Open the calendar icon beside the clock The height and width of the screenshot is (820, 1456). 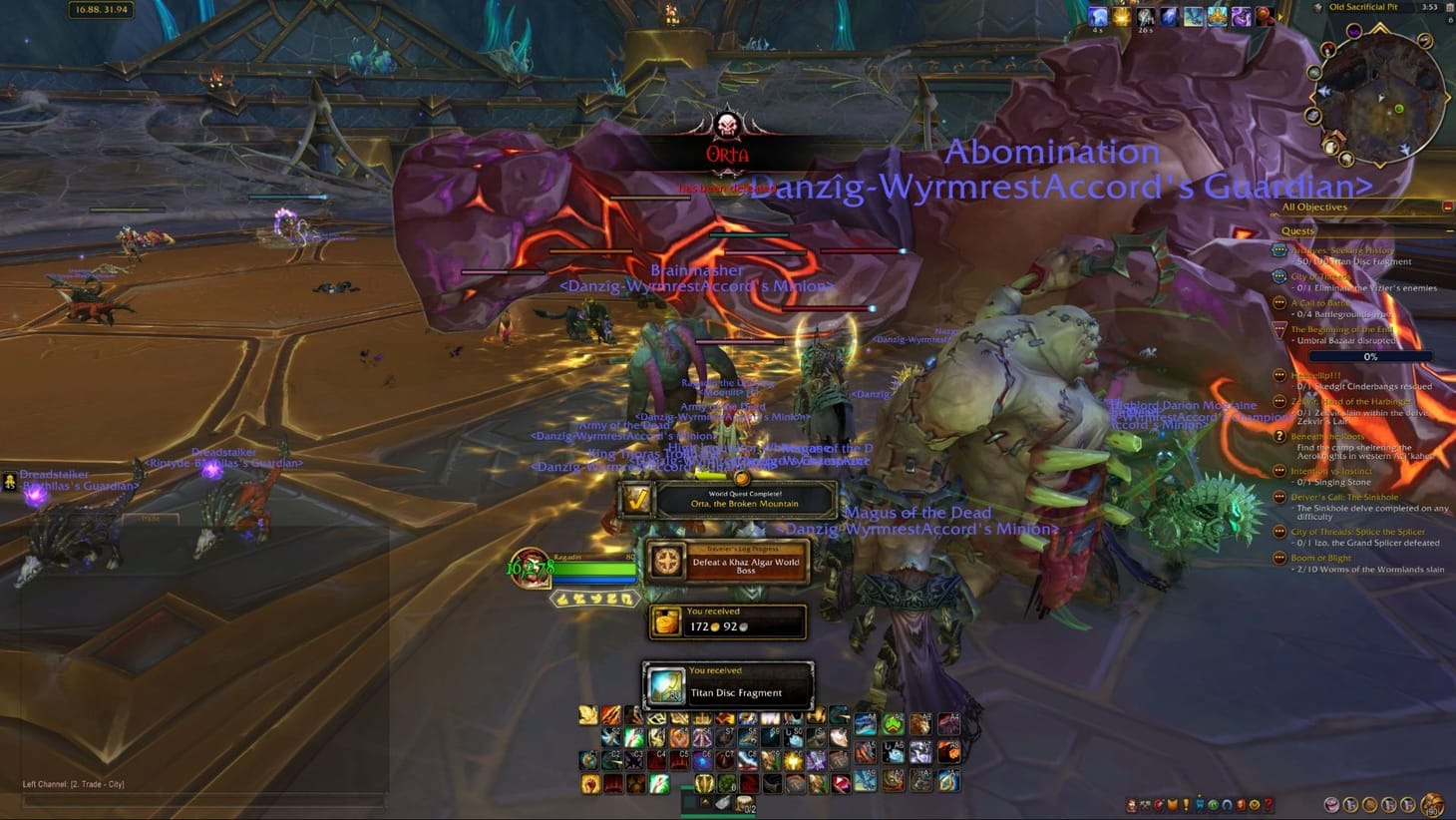[1451, 8]
